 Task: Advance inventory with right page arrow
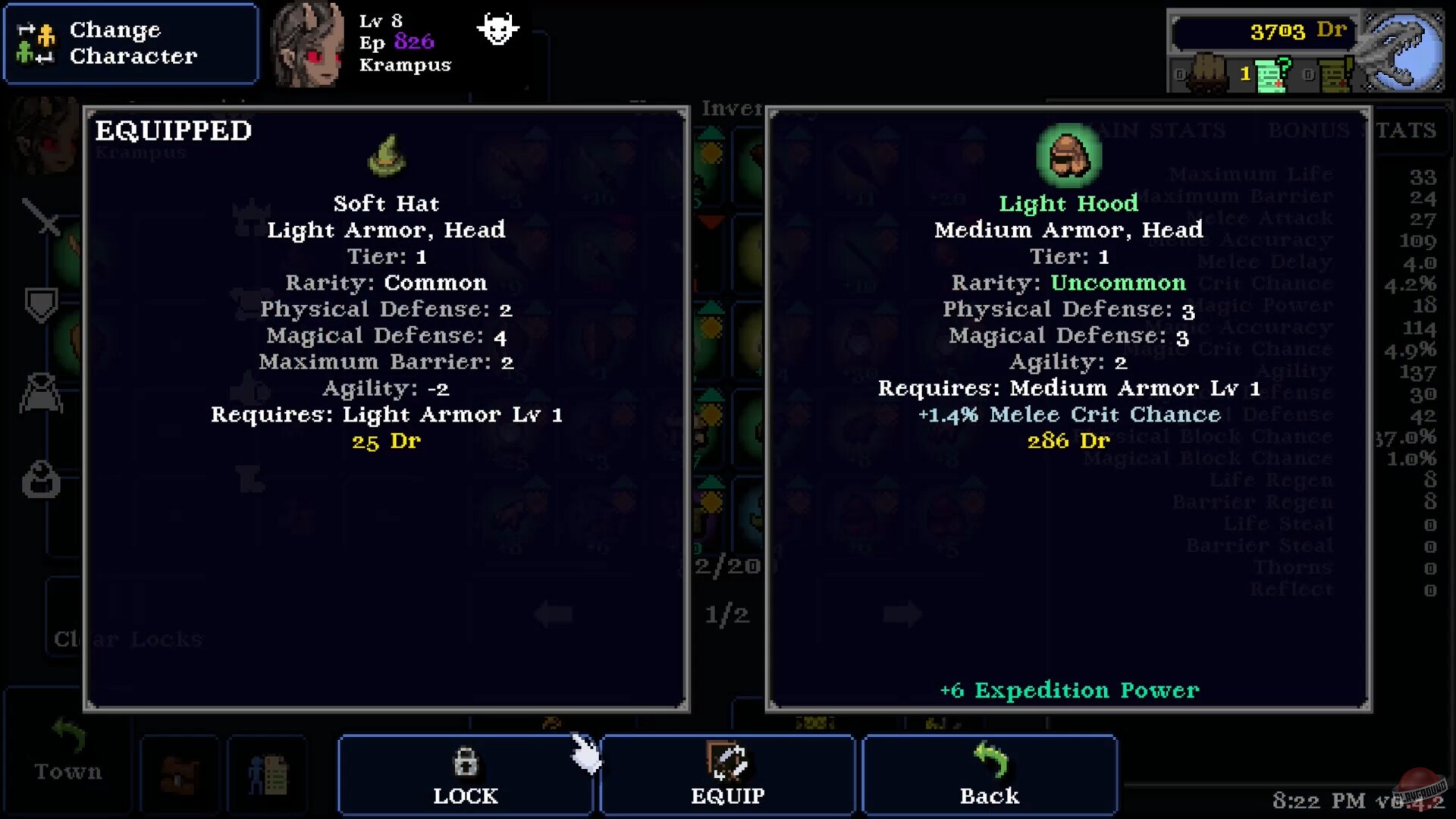(902, 614)
